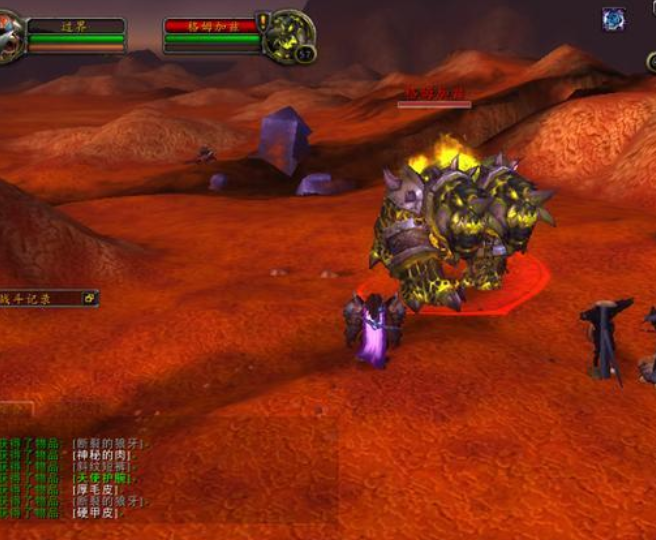656x540 pixels.
Task: Click the player portrait in the corner
Action: [x=10, y=39]
